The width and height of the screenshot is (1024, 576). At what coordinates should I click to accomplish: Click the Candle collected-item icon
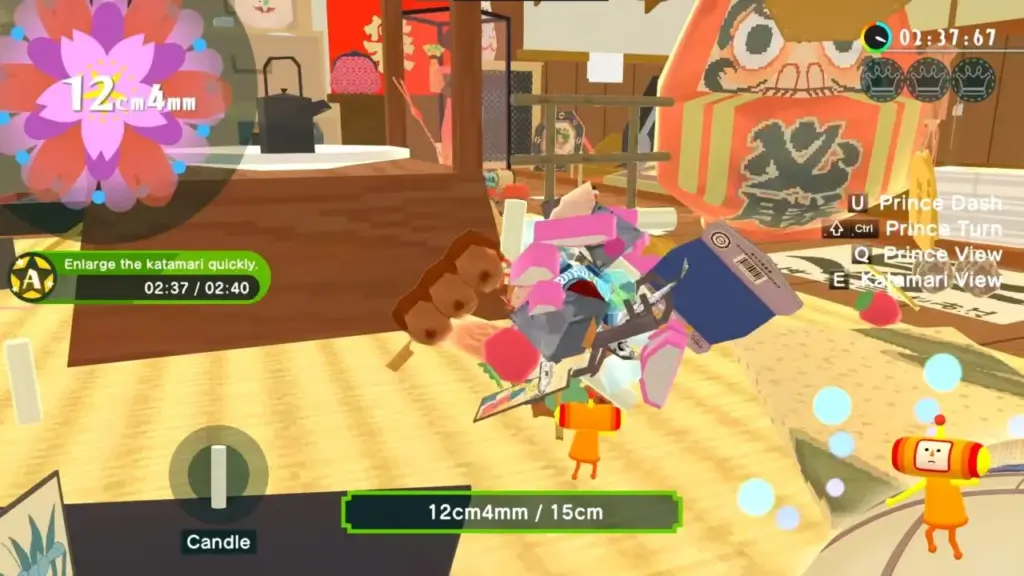coord(218,475)
